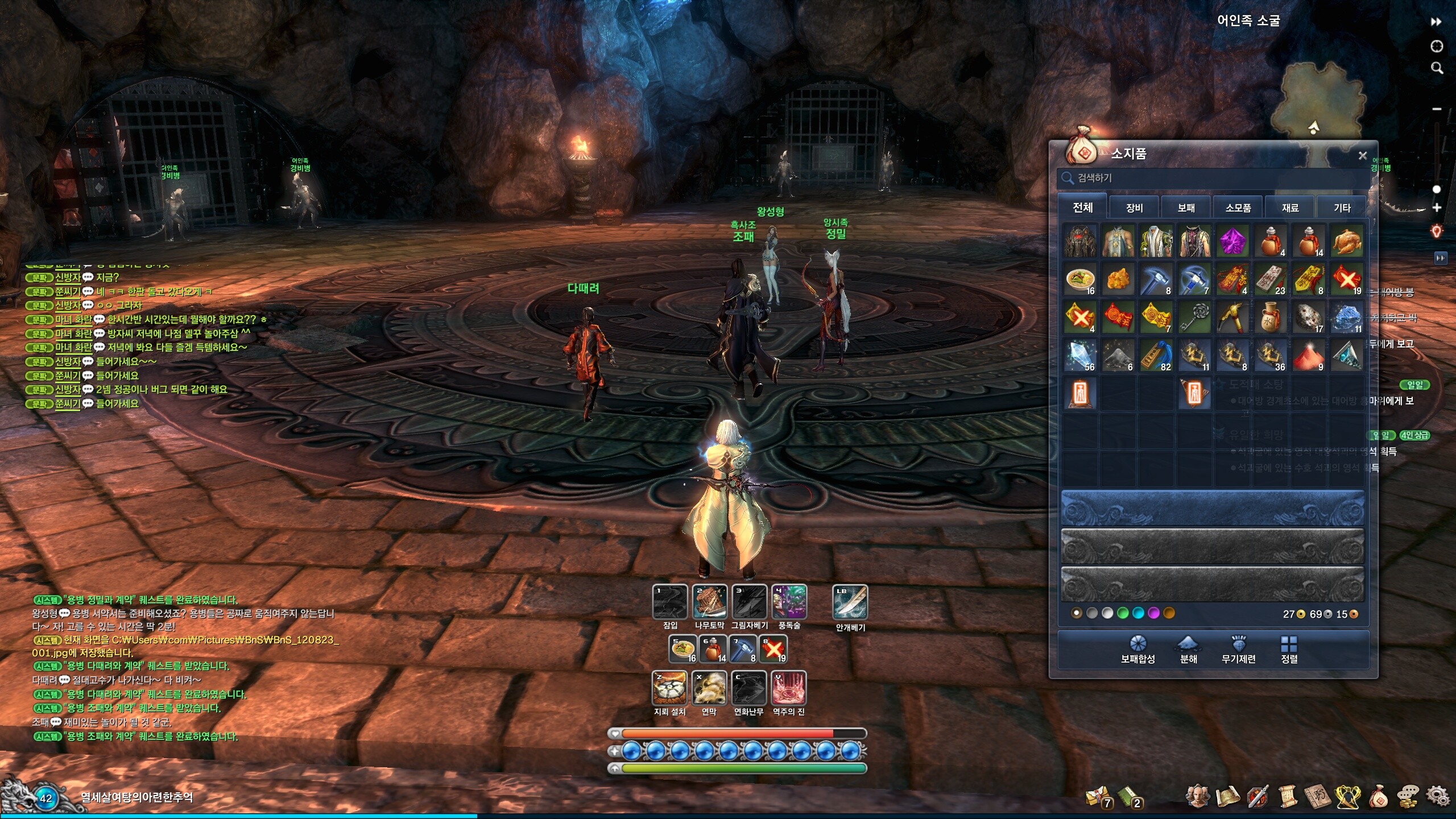Sort inventory with the 정렬 button

coord(1289,649)
